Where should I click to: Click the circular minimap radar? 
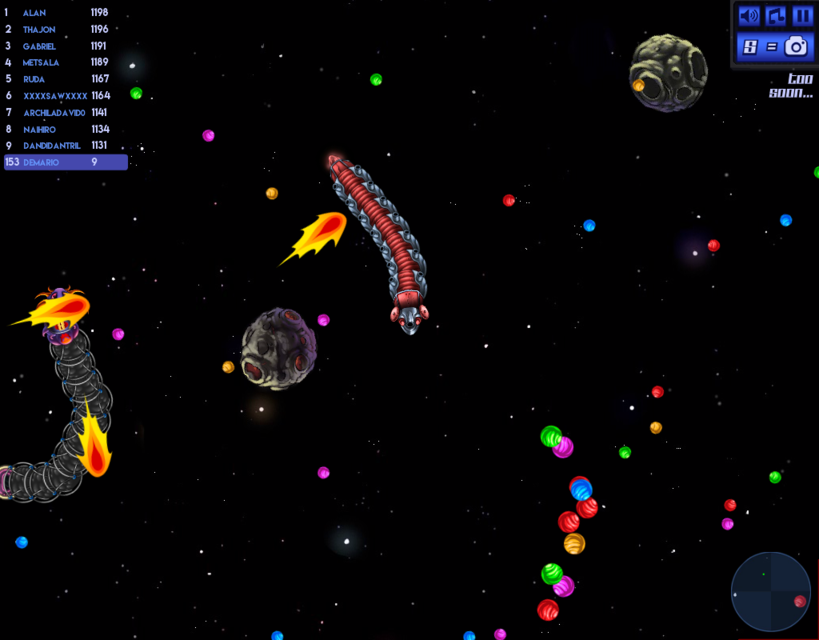coord(770,591)
